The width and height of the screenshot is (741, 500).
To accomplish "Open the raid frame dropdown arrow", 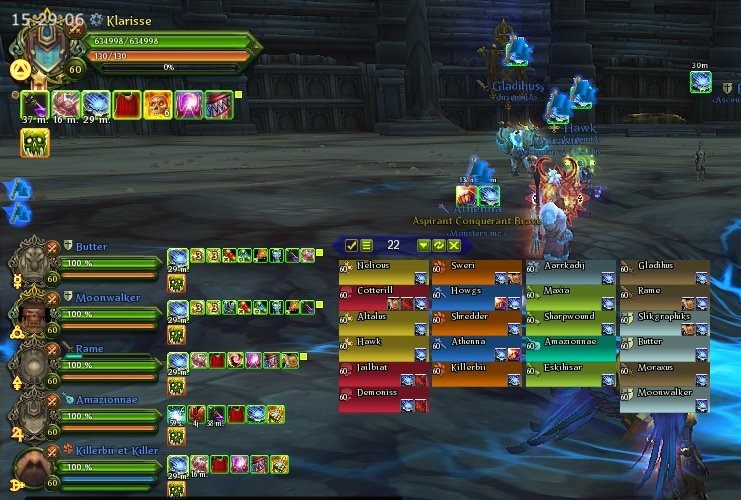I will coord(424,245).
